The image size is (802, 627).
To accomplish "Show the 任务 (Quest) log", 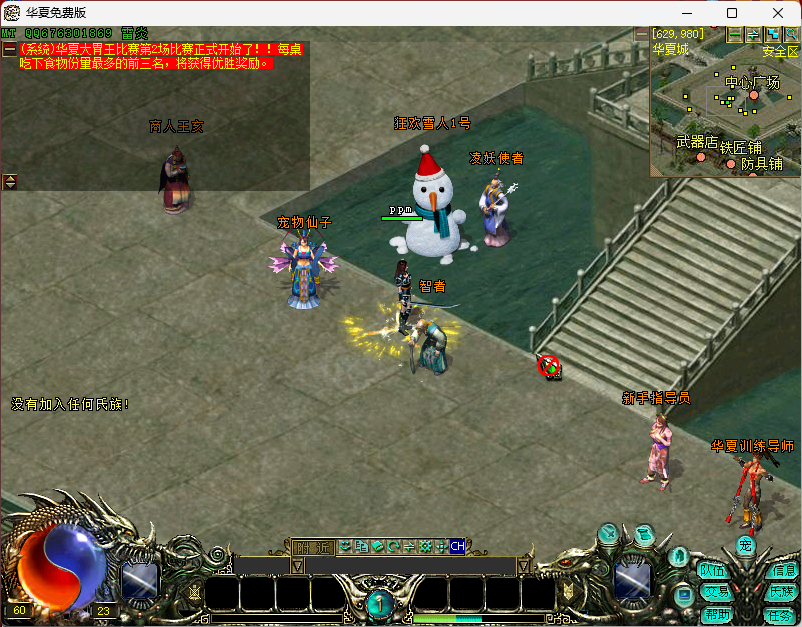I will pos(779,614).
